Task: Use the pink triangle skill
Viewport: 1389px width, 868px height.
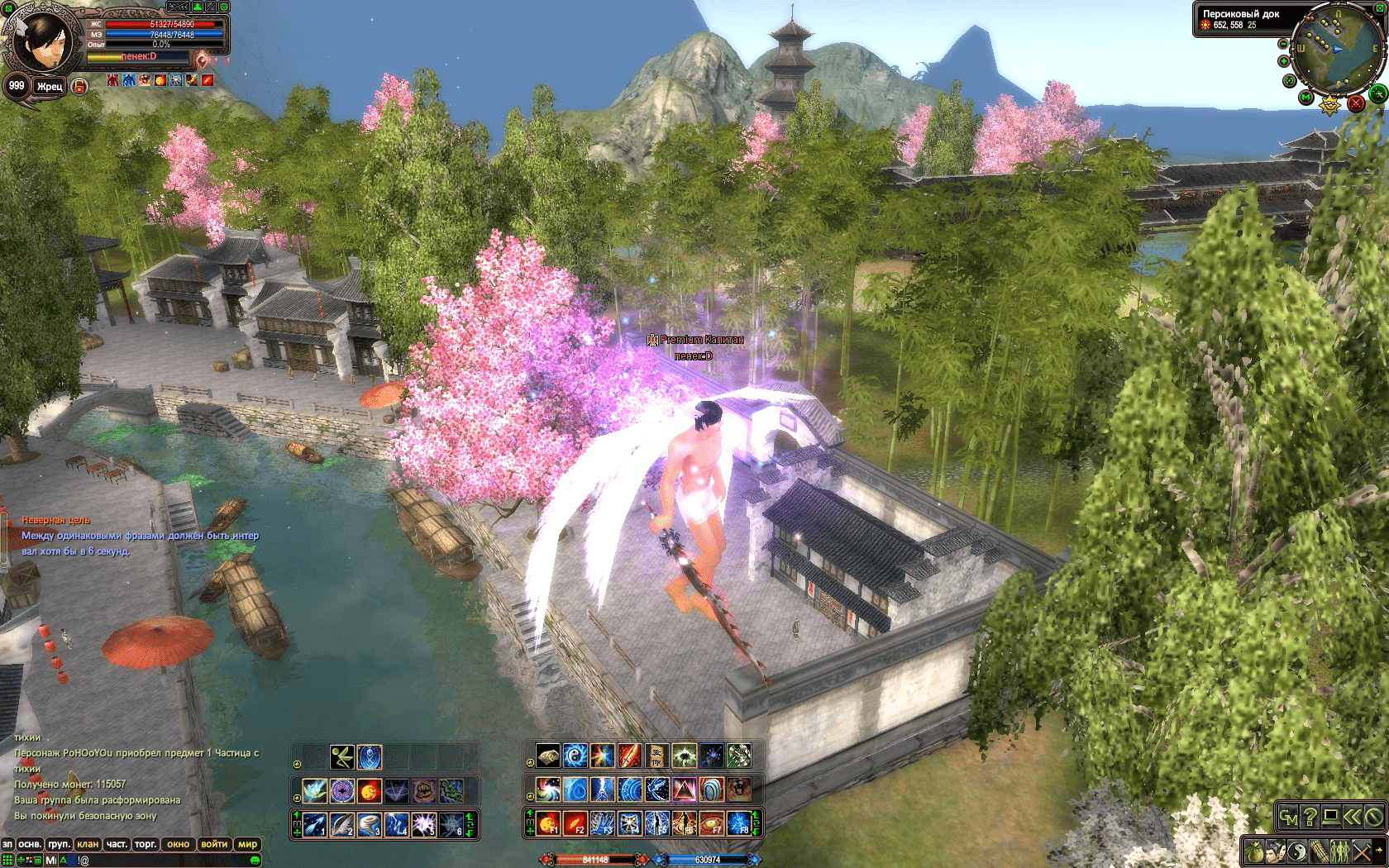Action: tap(684, 789)
